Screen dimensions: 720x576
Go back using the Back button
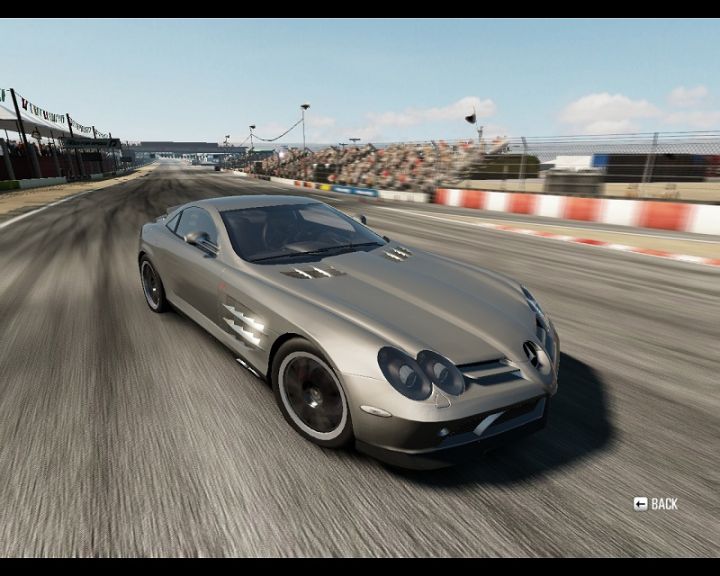pos(655,504)
